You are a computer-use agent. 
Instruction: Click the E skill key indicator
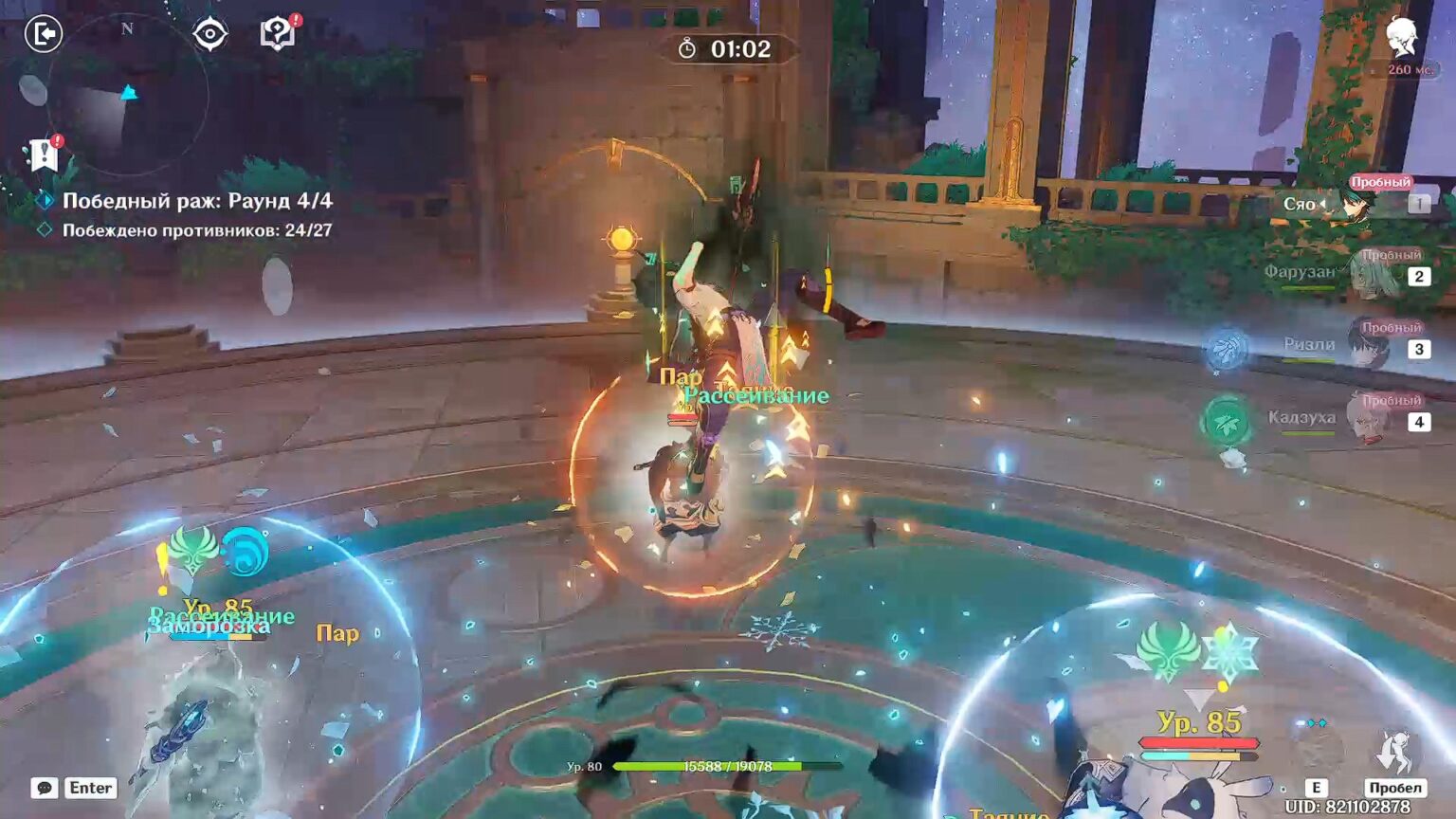point(1319,787)
